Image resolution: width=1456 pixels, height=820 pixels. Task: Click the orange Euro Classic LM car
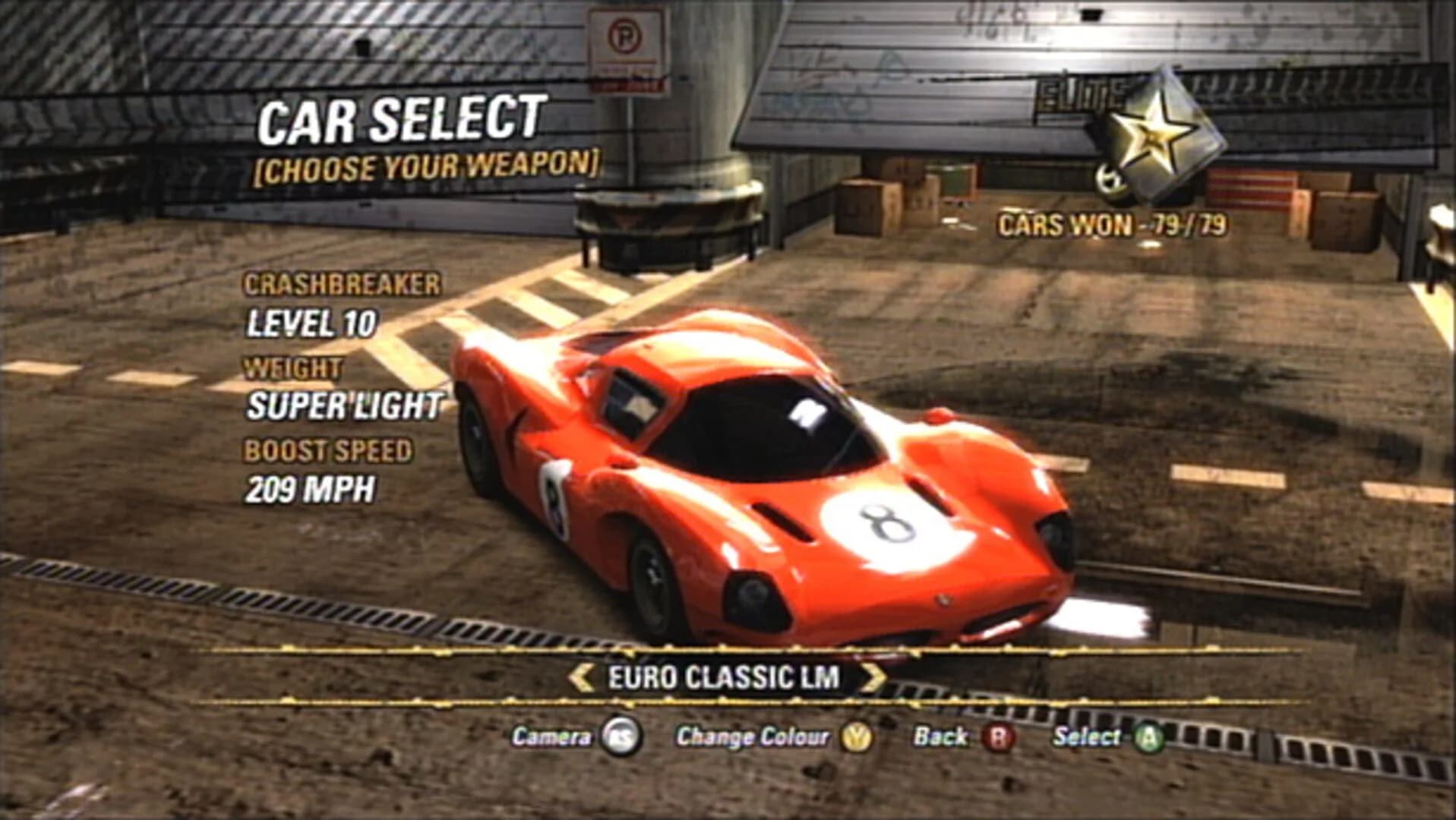point(760,486)
